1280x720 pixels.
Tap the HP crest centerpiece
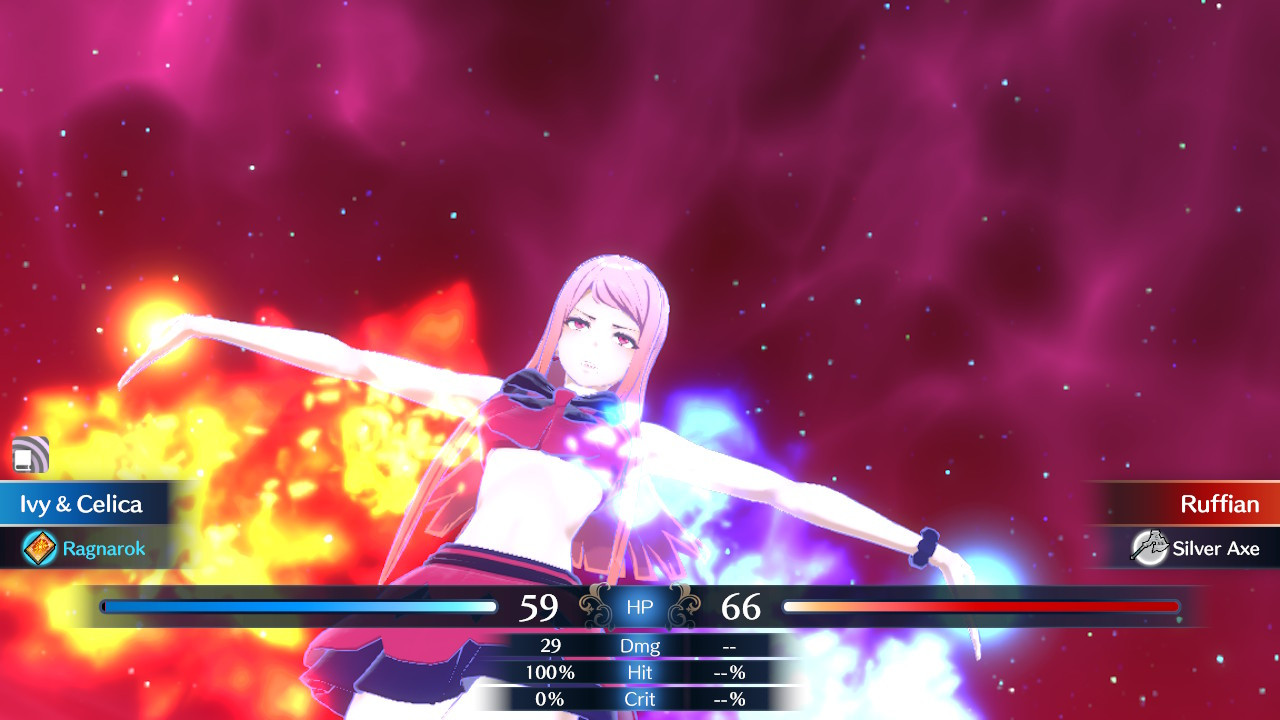[639, 605]
